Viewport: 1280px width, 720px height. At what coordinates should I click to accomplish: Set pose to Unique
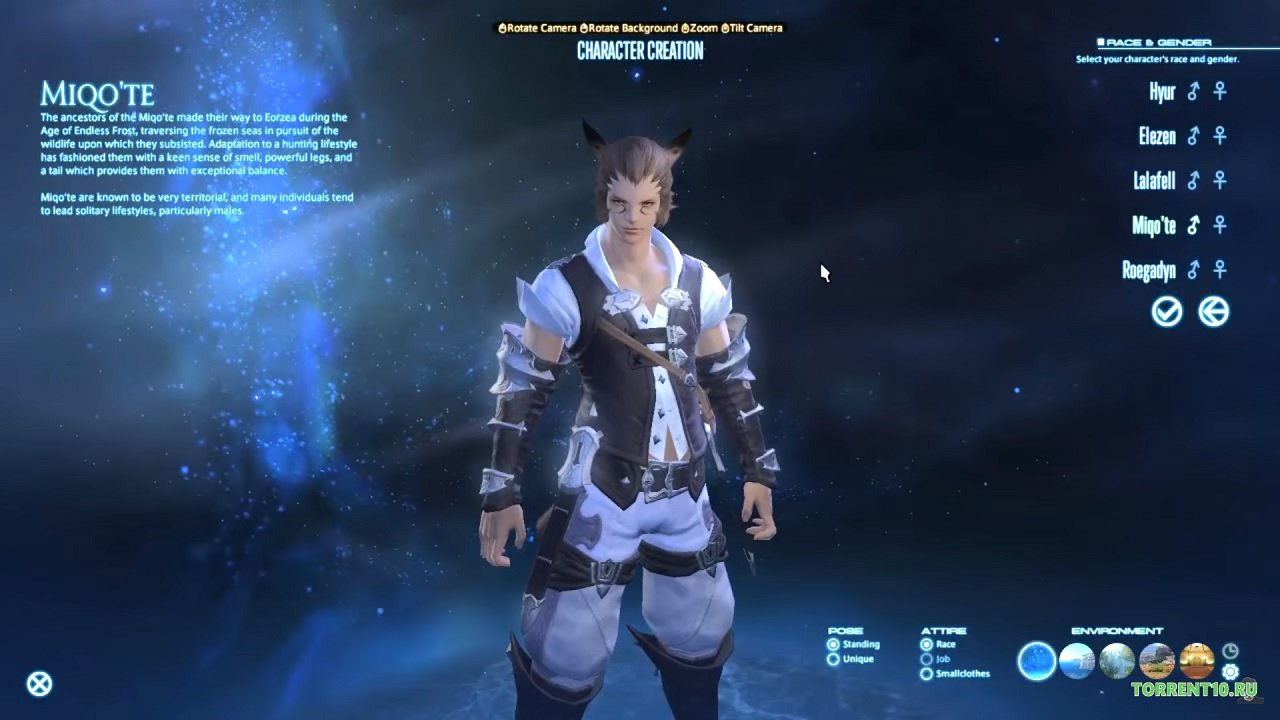coord(834,660)
